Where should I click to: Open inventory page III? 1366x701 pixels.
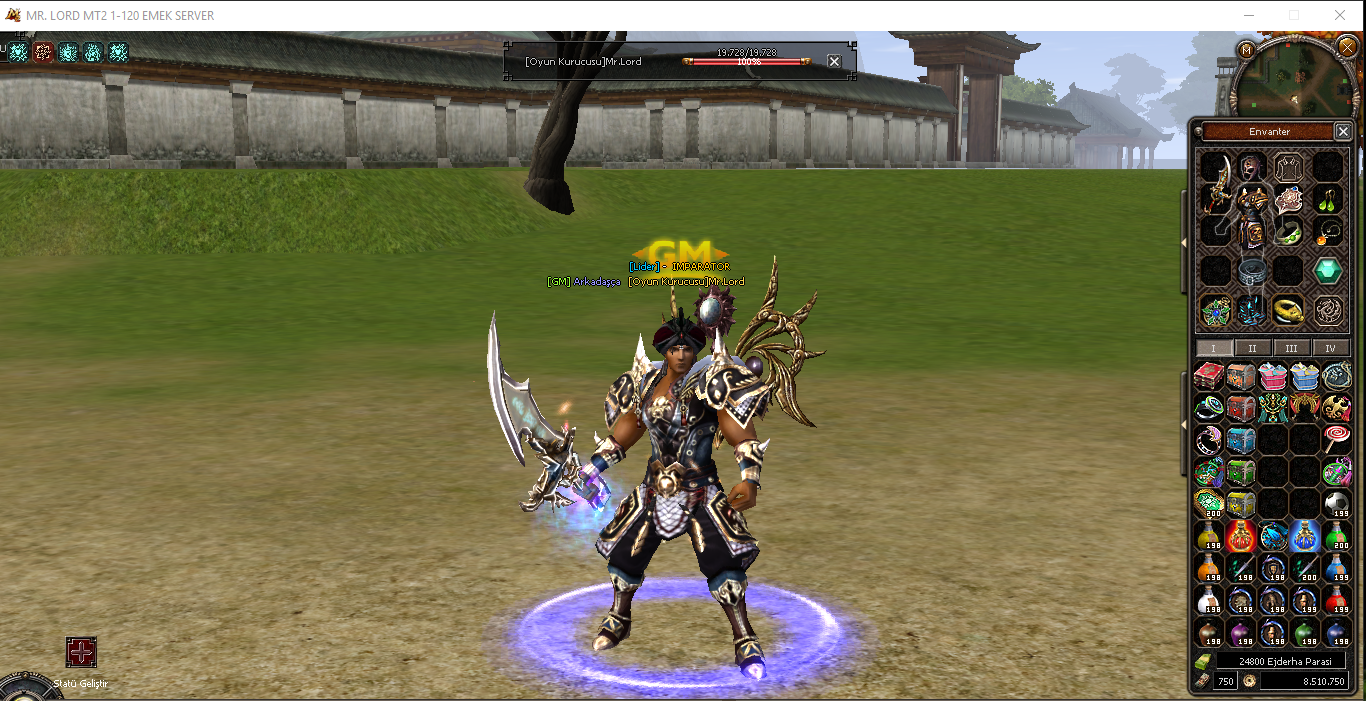pos(1291,348)
